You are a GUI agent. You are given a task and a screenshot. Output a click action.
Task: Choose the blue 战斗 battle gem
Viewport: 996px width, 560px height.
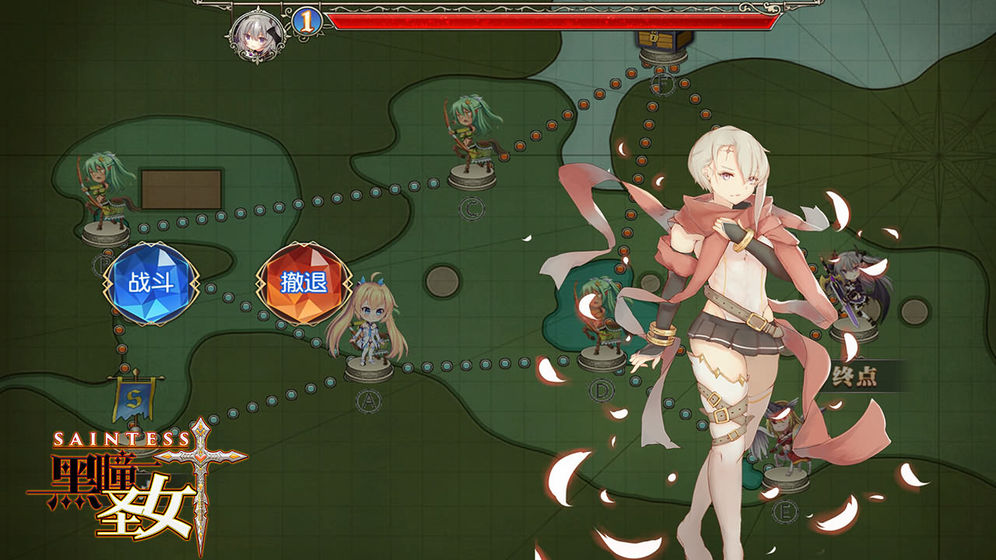coord(151,282)
